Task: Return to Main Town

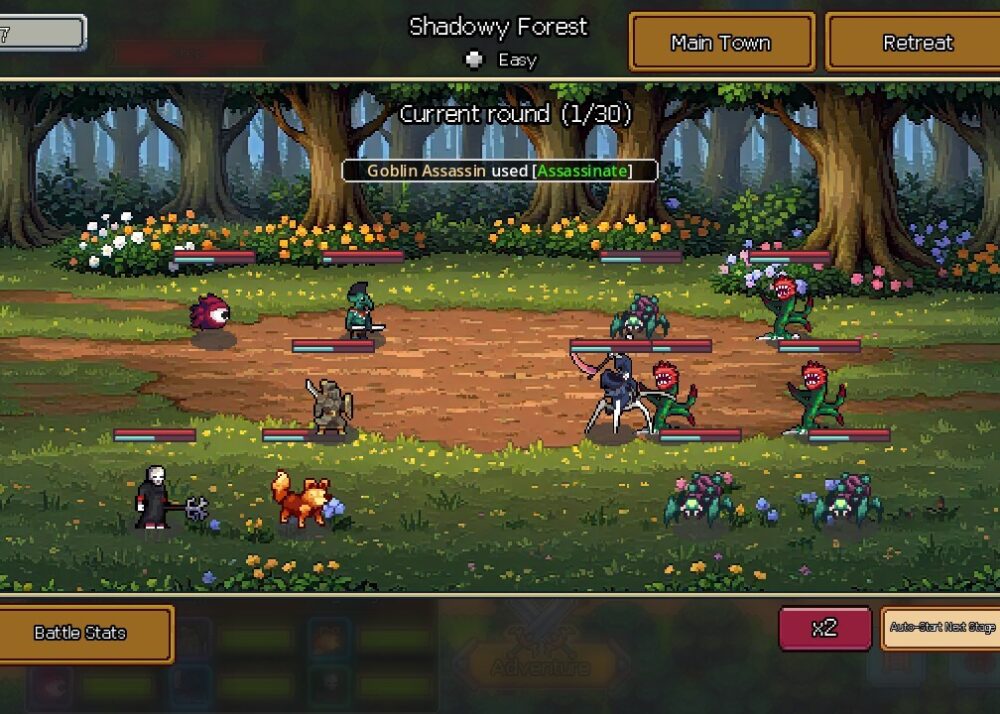Action: click(x=721, y=43)
